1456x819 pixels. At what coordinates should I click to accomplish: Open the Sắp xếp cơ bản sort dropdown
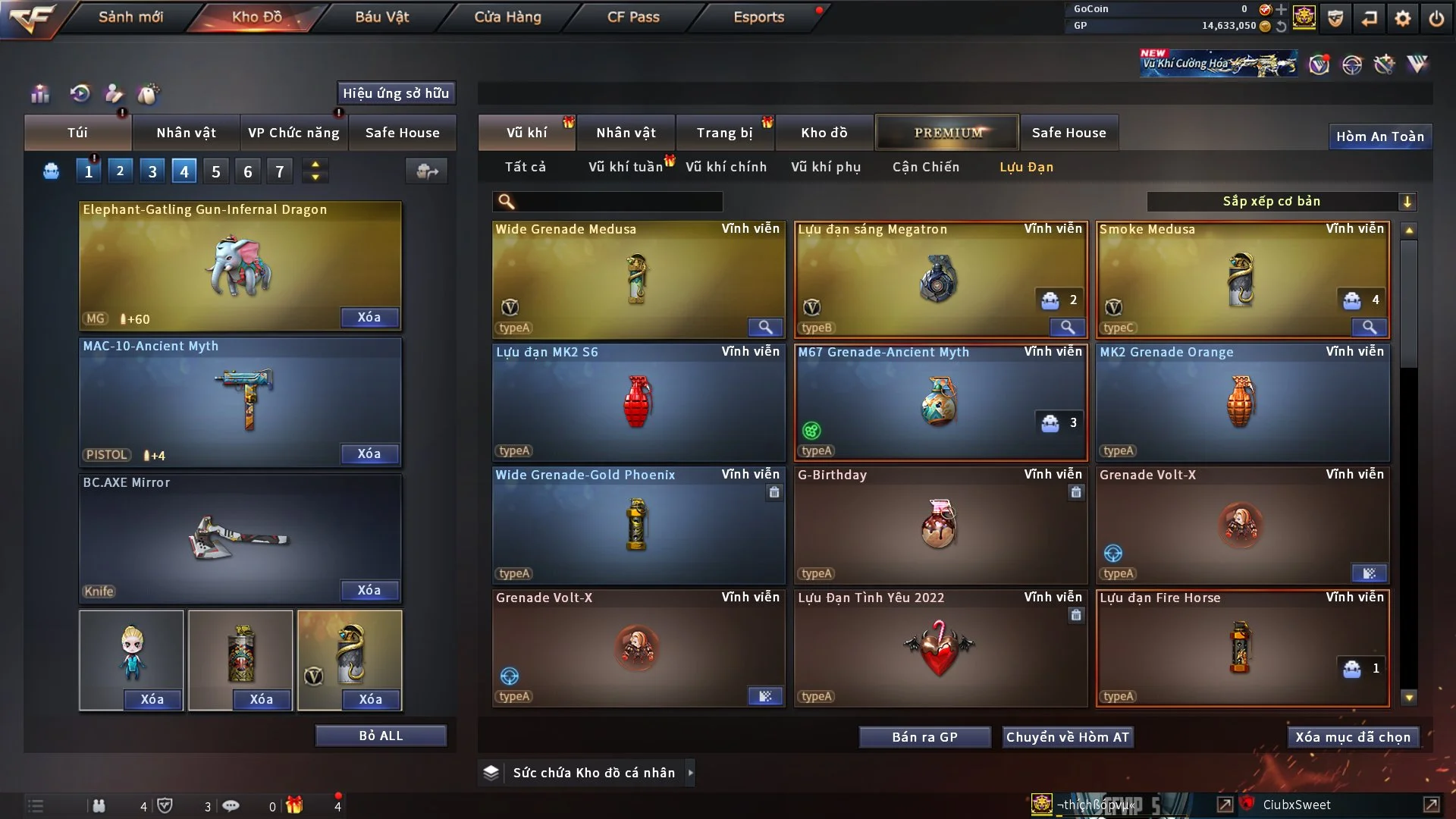[x=1281, y=202]
